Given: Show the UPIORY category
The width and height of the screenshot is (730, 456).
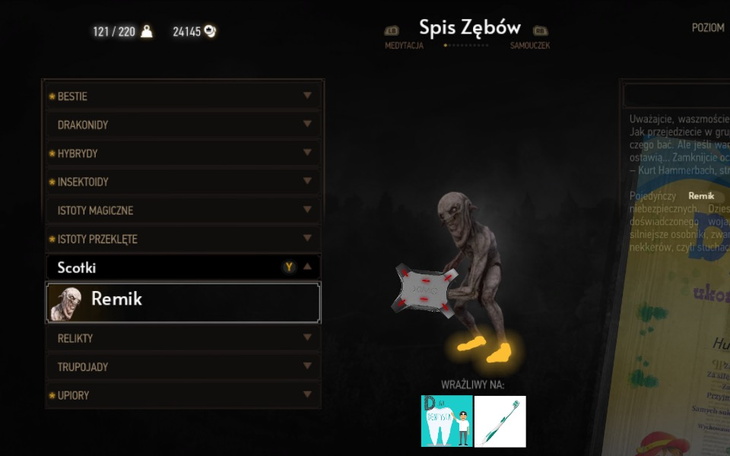Looking at the screenshot, I should point(182,395).
